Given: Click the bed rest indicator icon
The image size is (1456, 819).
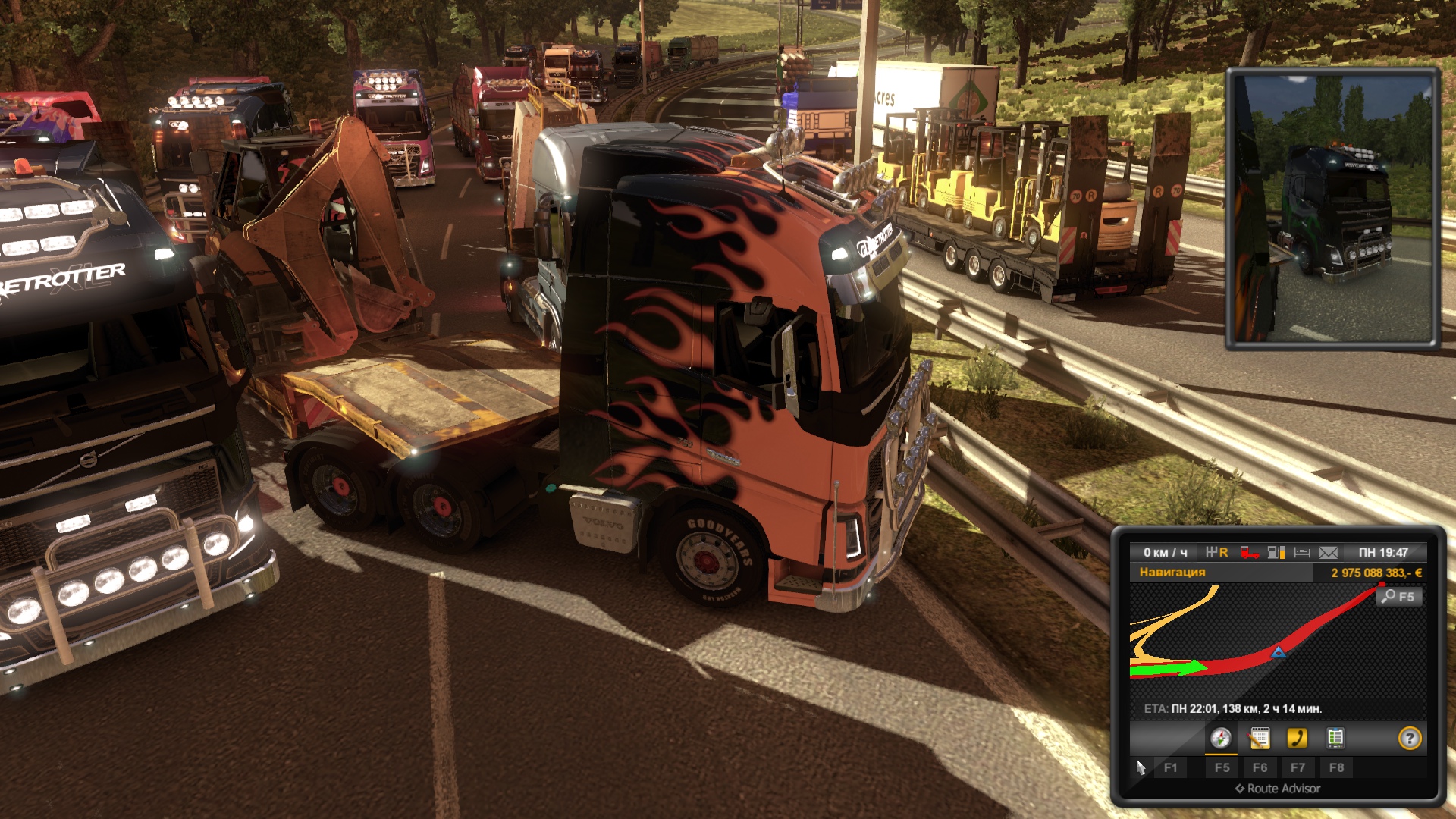Looking at the screenshot, I should tap(1302, 553).
